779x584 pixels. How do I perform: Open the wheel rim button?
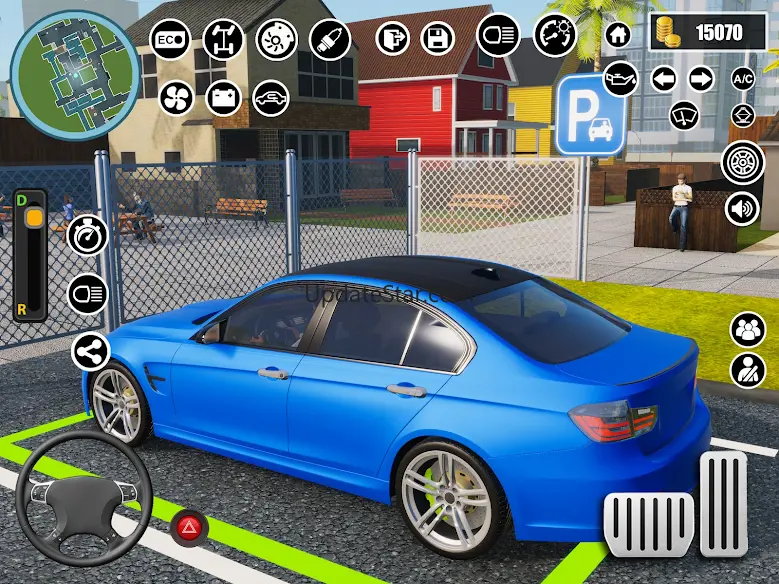pos(743,162)
